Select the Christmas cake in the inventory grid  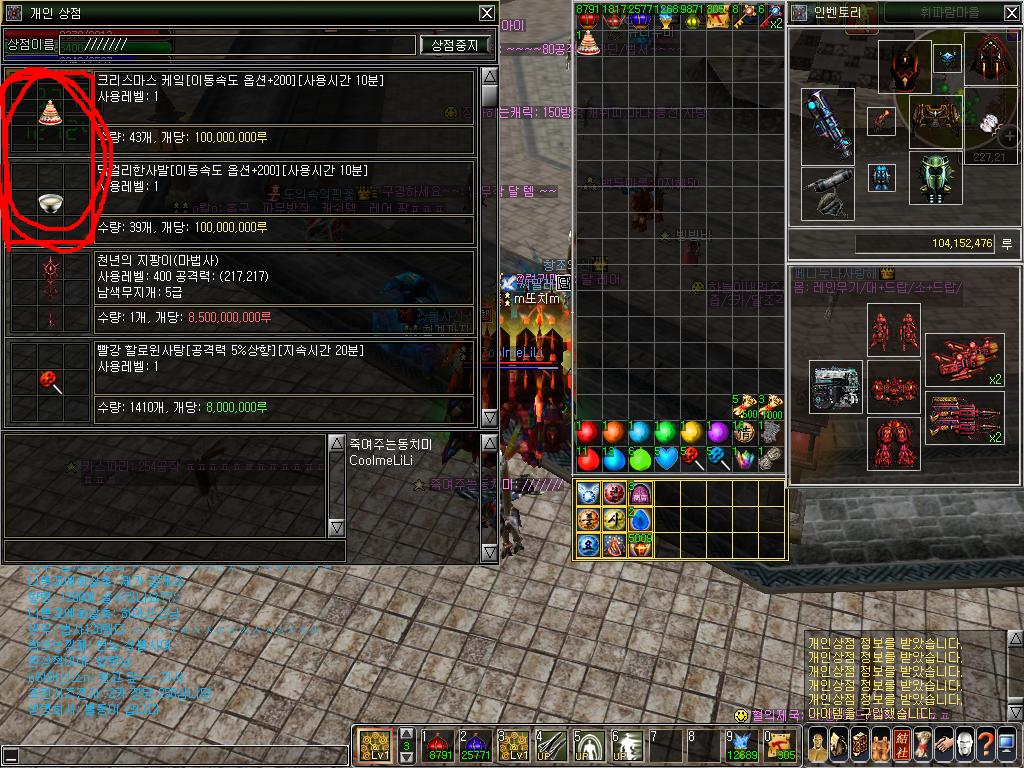tap(588, 42)
